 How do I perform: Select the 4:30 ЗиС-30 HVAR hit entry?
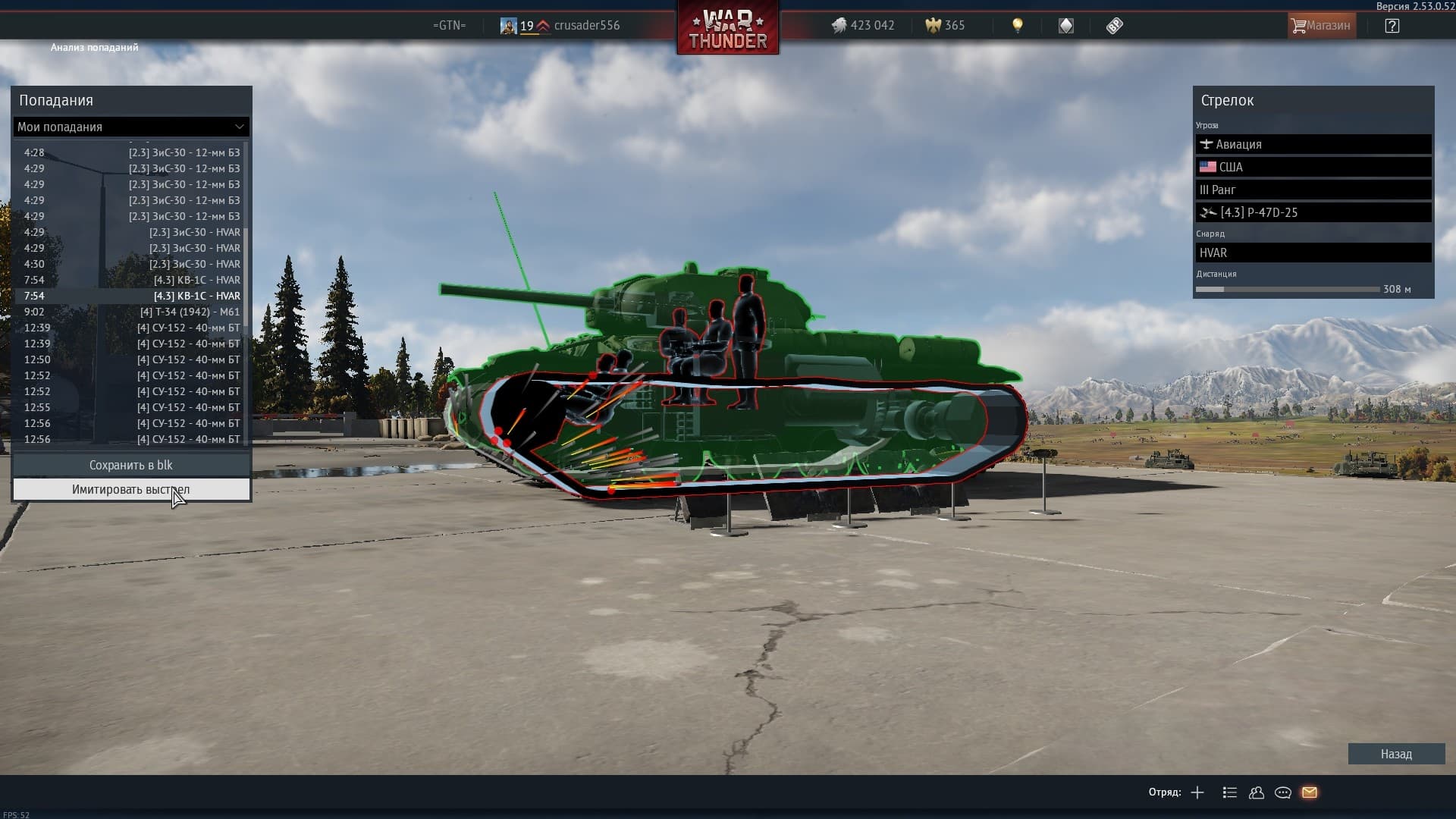[x=131, y=264]
